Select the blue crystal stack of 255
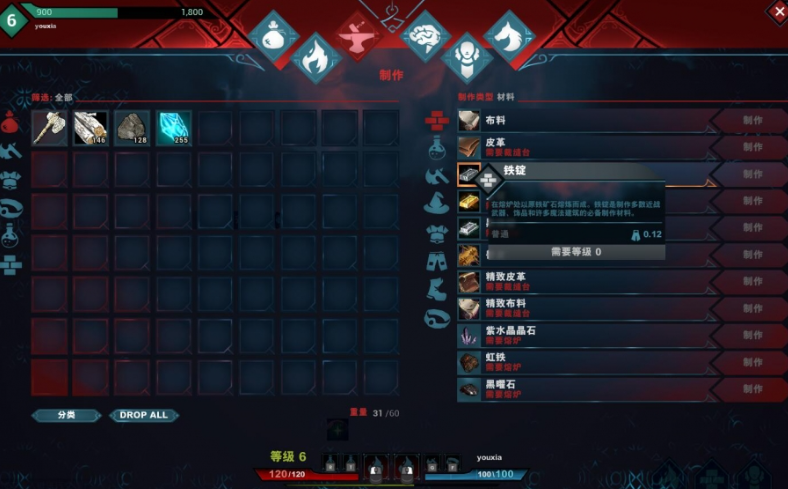Screen dimensions: 788x489 click(174, 127)
